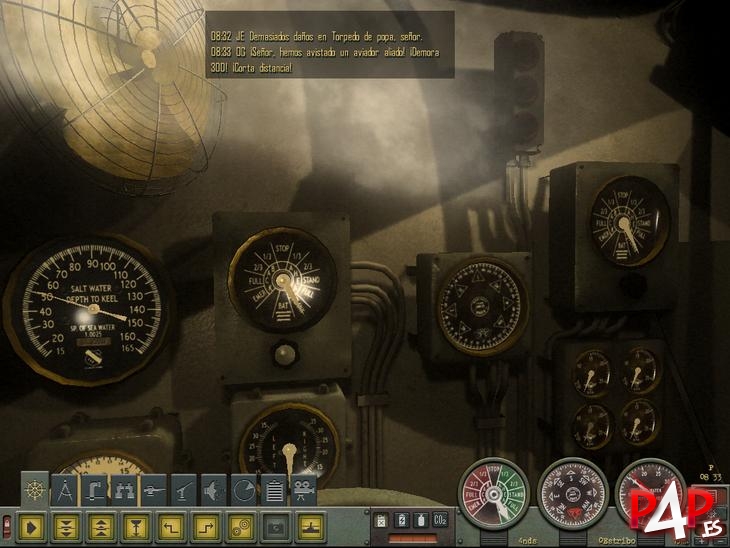Toggle the CO2 status indicator
The image size is (730, 548).
click(x=440, y=520)
